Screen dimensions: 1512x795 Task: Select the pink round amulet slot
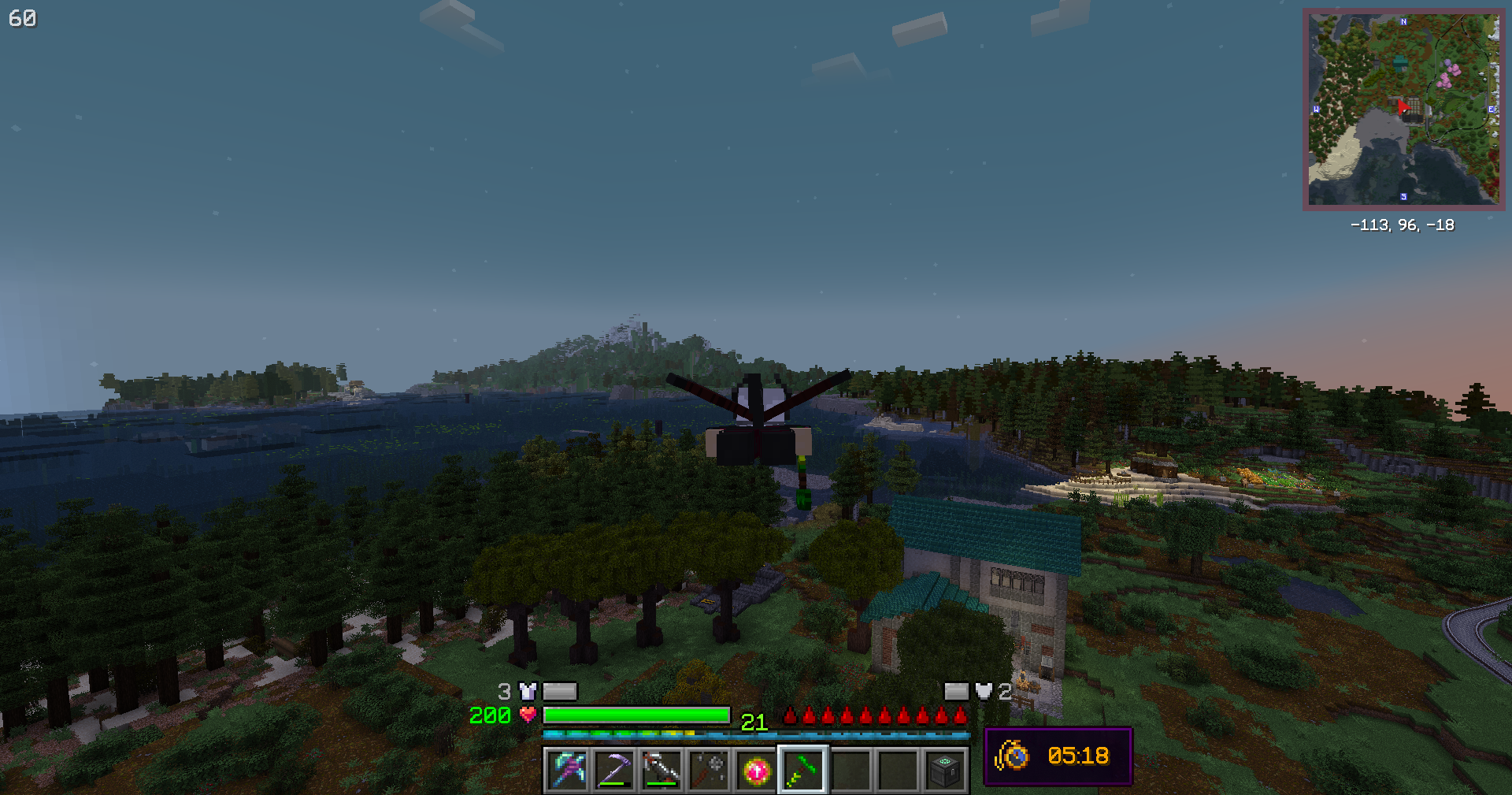click(x=756, y=770)
